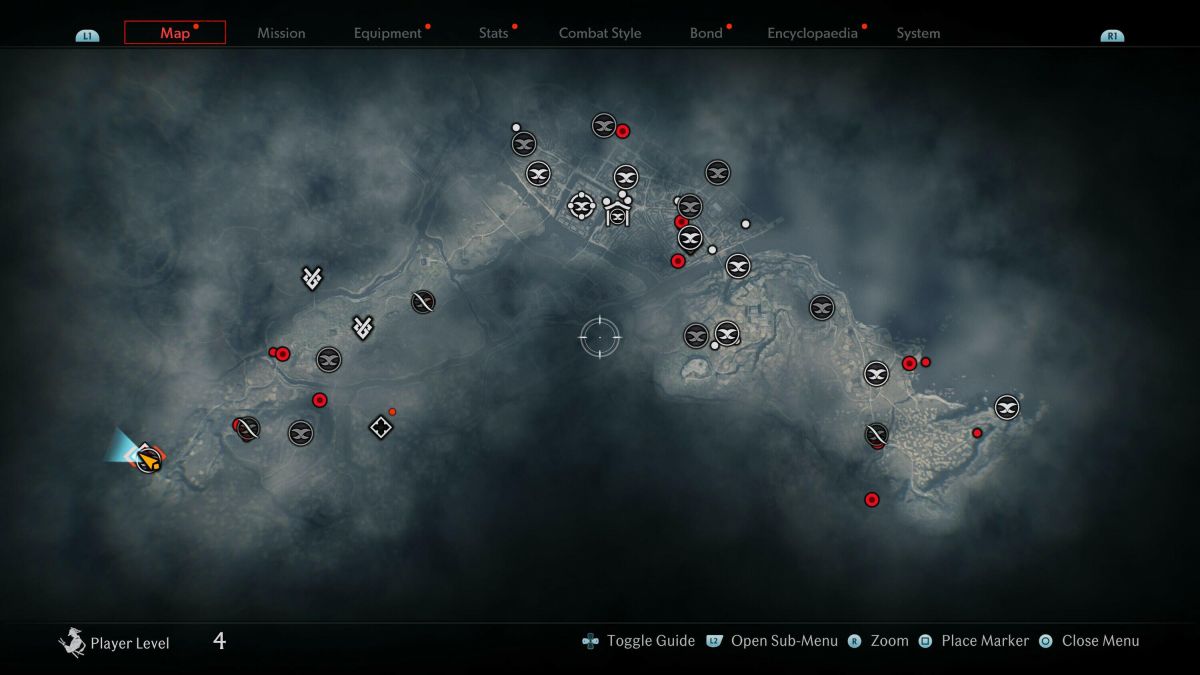Open the Mission tab
The height and width of the screenshot is (675, 1200).
pos(281,33)
